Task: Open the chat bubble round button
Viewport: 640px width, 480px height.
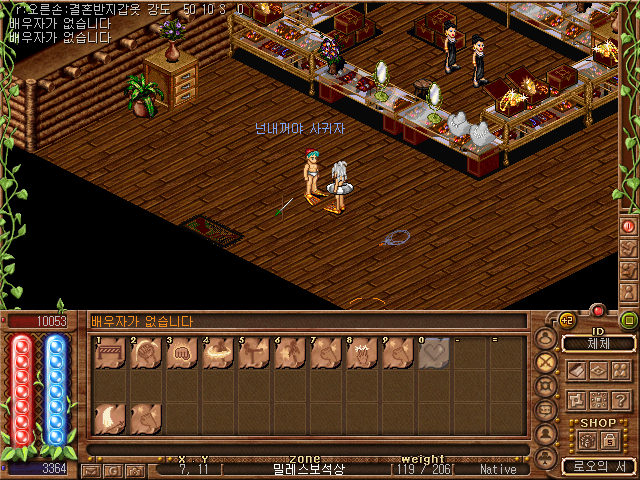Action: [x=546, y=410]
